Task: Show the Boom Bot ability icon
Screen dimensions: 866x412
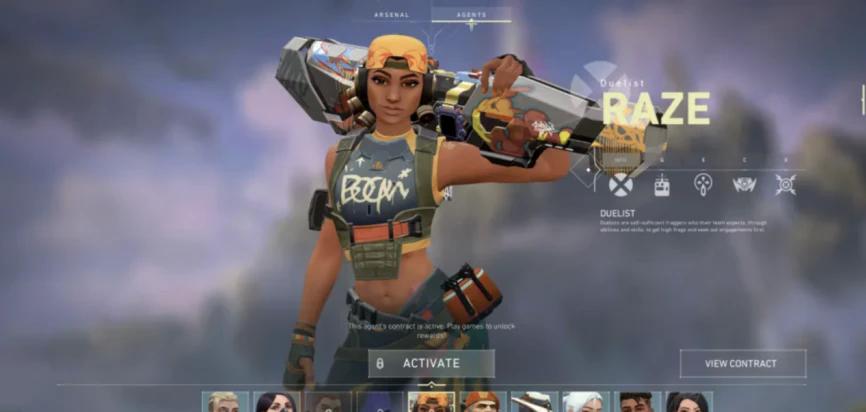Action: pyautogui.click(x=744, y=184)
